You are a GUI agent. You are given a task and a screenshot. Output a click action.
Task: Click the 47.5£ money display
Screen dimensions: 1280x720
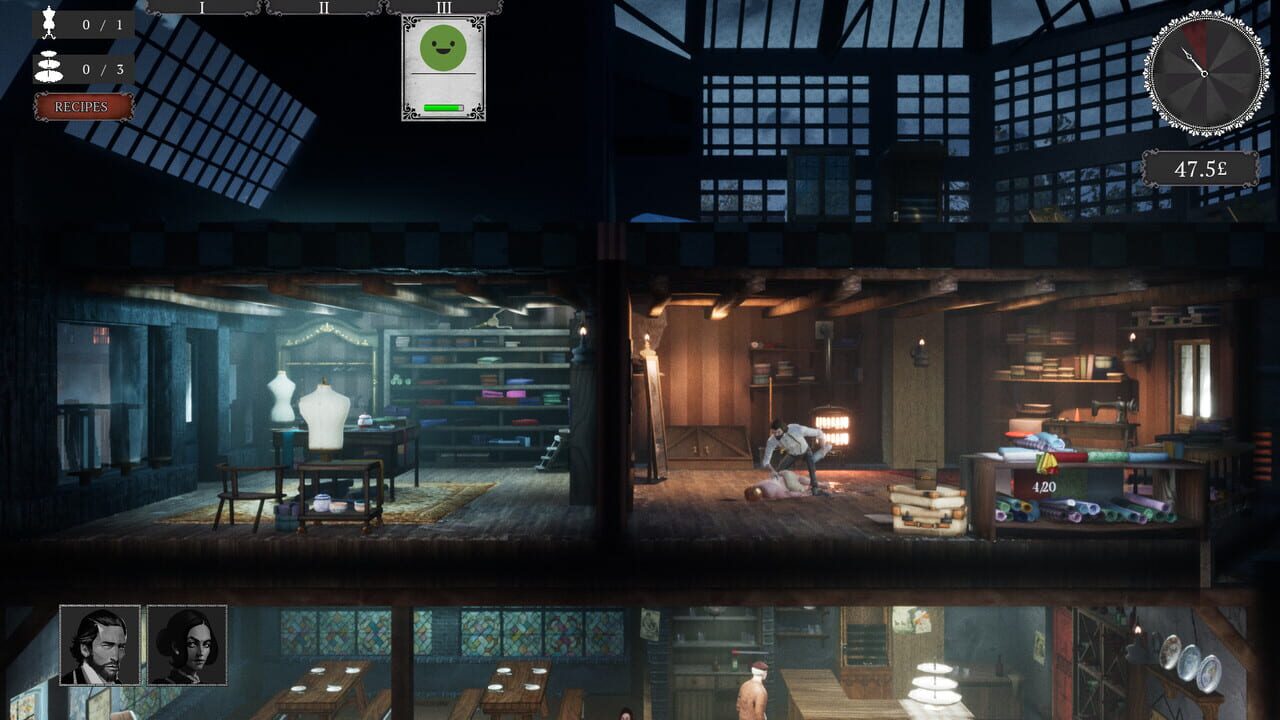point(1203,167)
